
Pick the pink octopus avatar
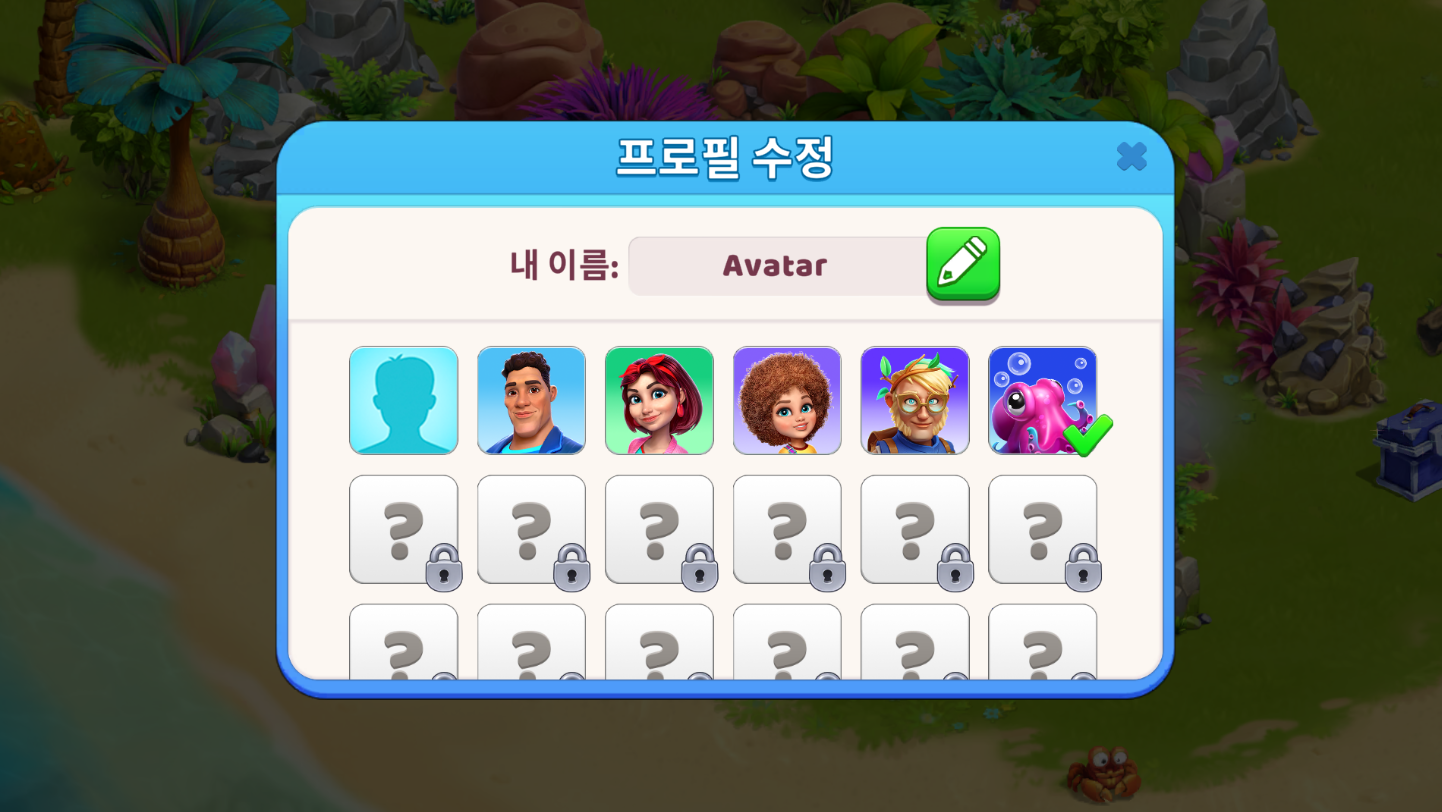1042,400
